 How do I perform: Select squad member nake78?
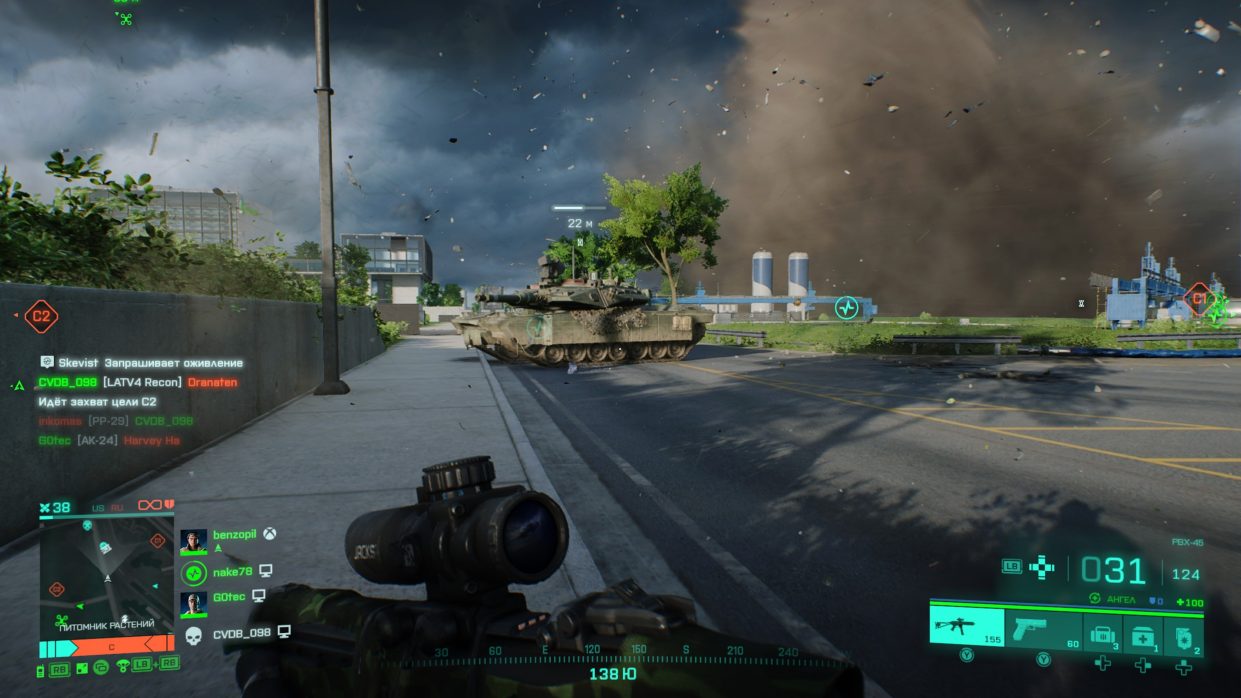(232, 572)
